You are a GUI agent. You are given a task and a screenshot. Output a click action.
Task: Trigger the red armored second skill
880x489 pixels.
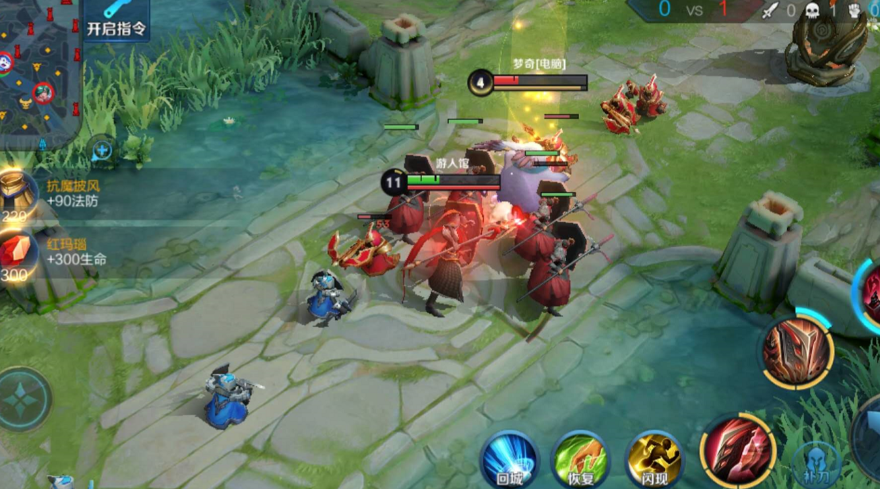(x=797, y=350)
